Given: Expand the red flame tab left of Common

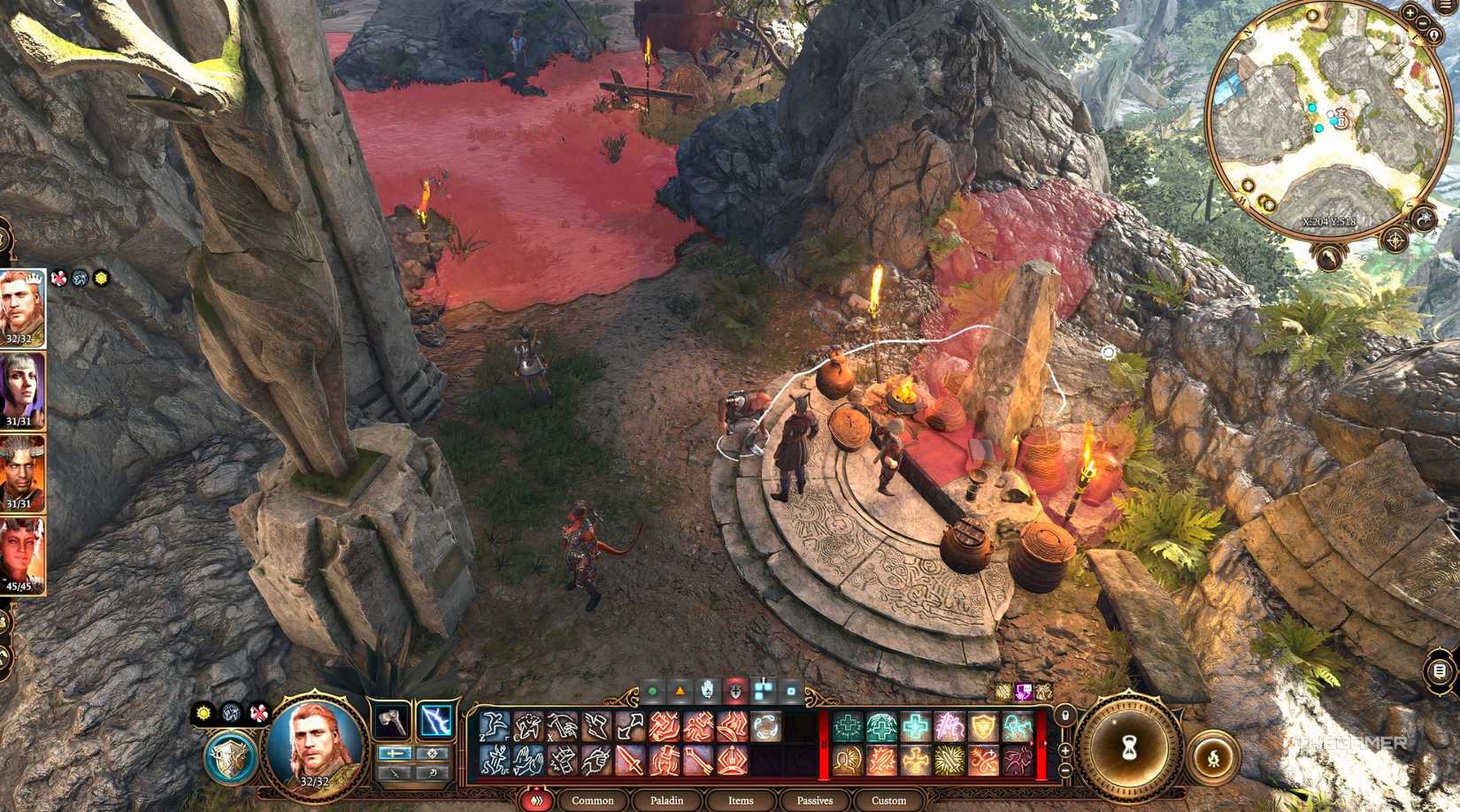Looking at the screenshot, I should pos(538,801).
